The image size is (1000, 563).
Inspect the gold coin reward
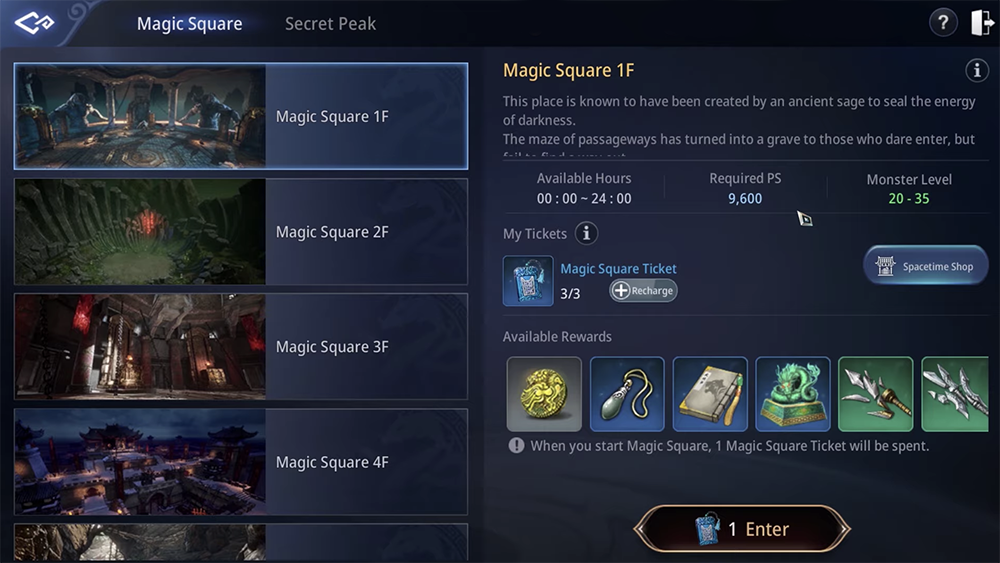[x=544, y=394]
